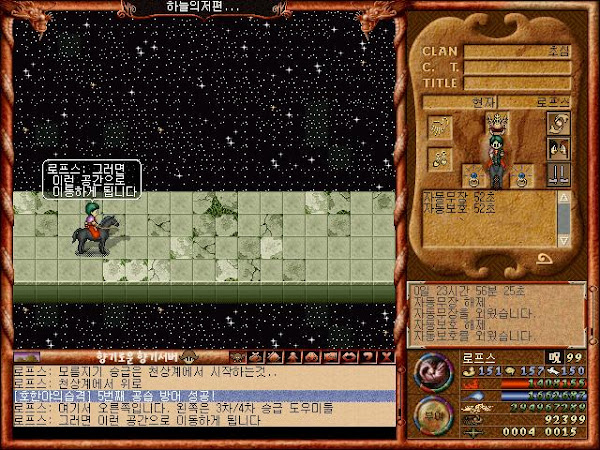Activate the phoenix emblem orb
The image size is (600, 450).
[432, 372]
